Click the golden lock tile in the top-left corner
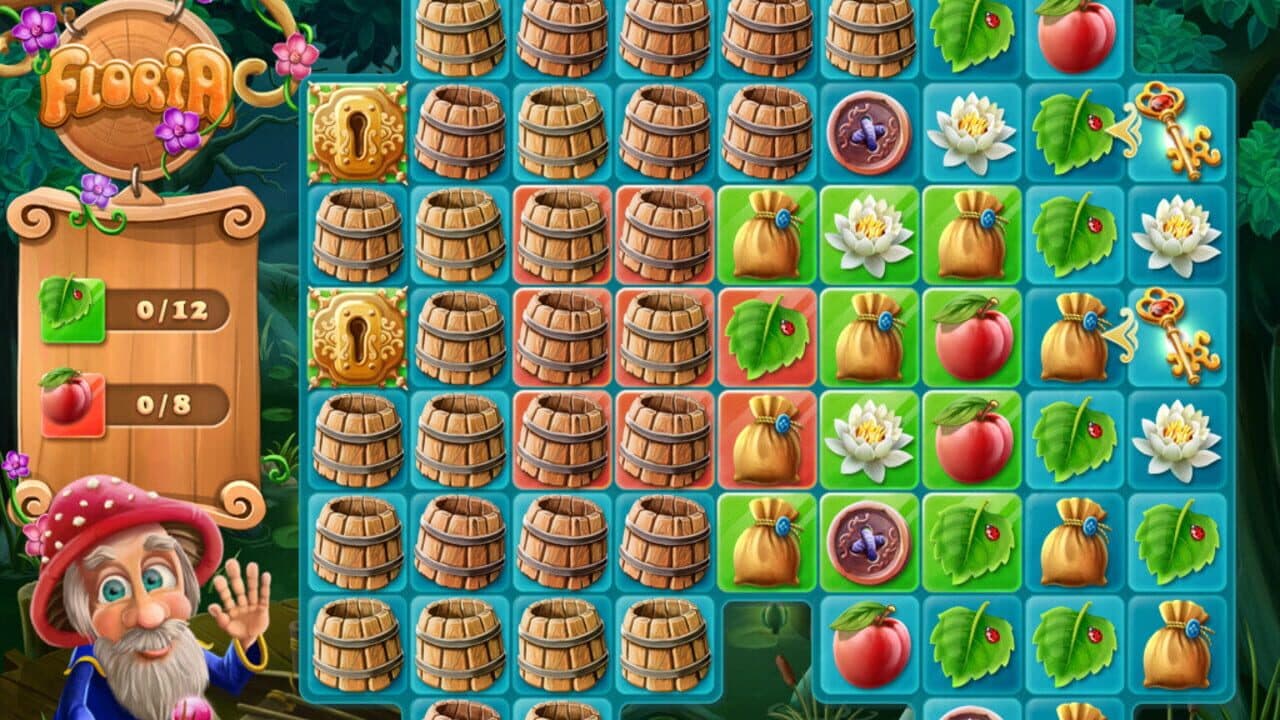Screen dimensions: 1280x720 click(x=360, y=133)
